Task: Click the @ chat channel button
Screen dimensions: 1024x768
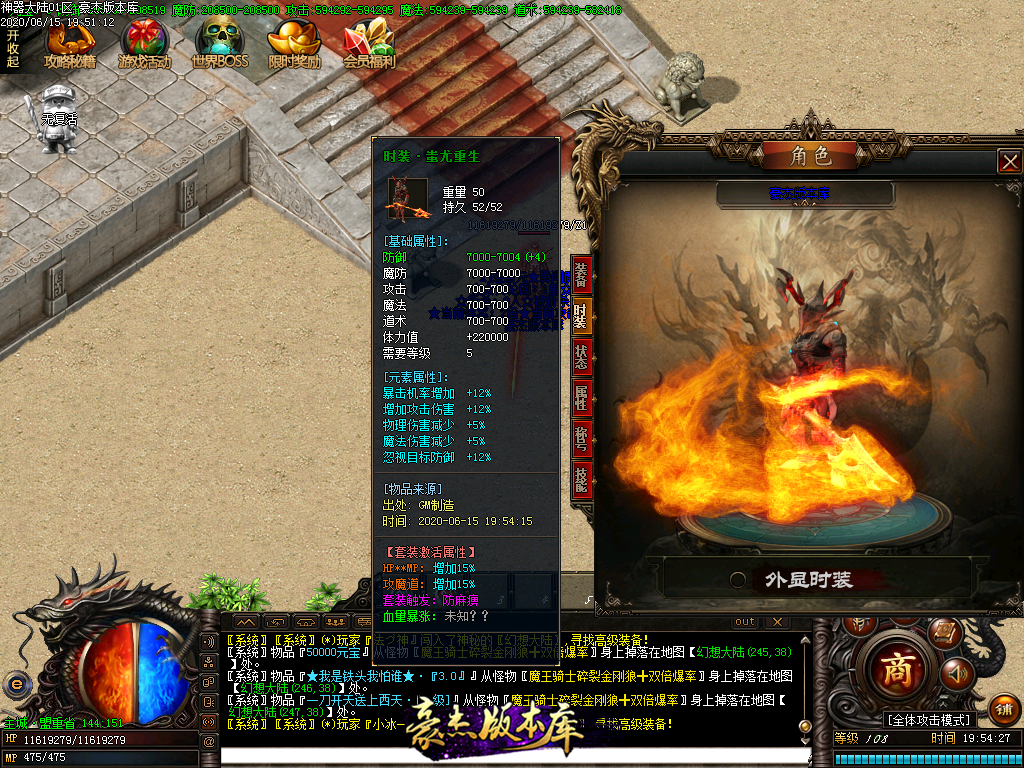Action: point(209,741)
